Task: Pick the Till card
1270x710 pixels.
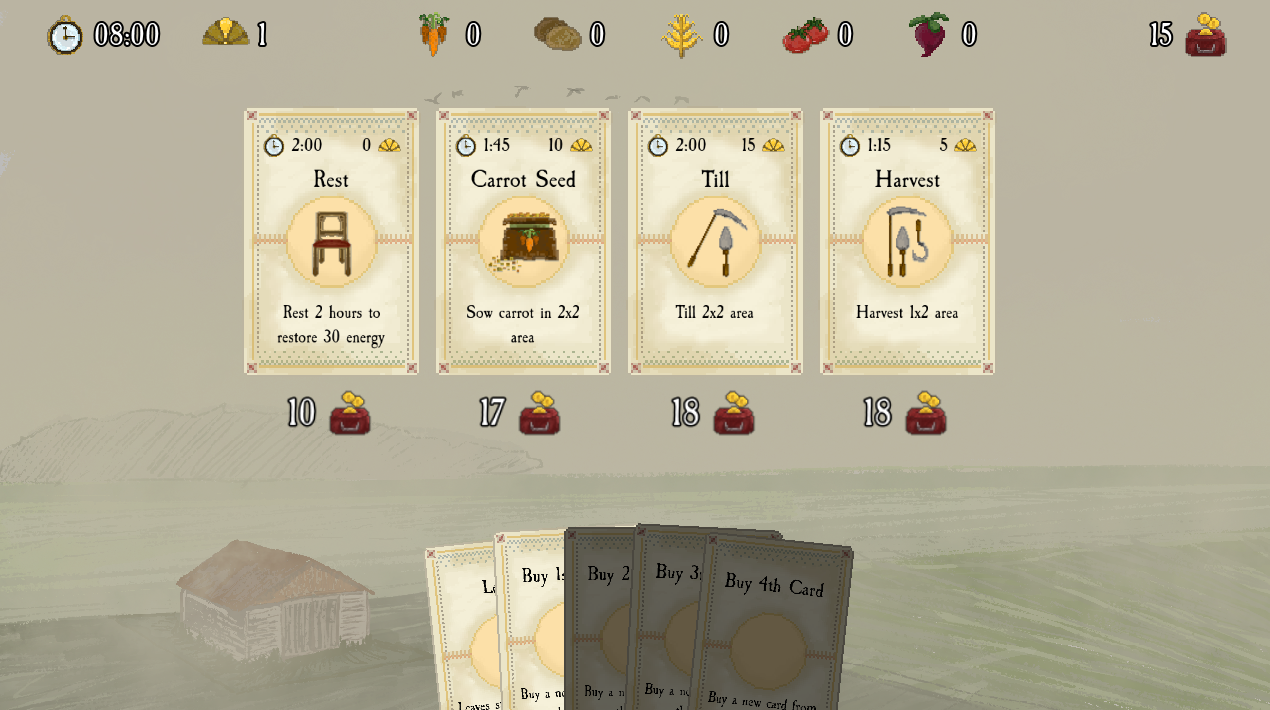Action: [715, 241]
